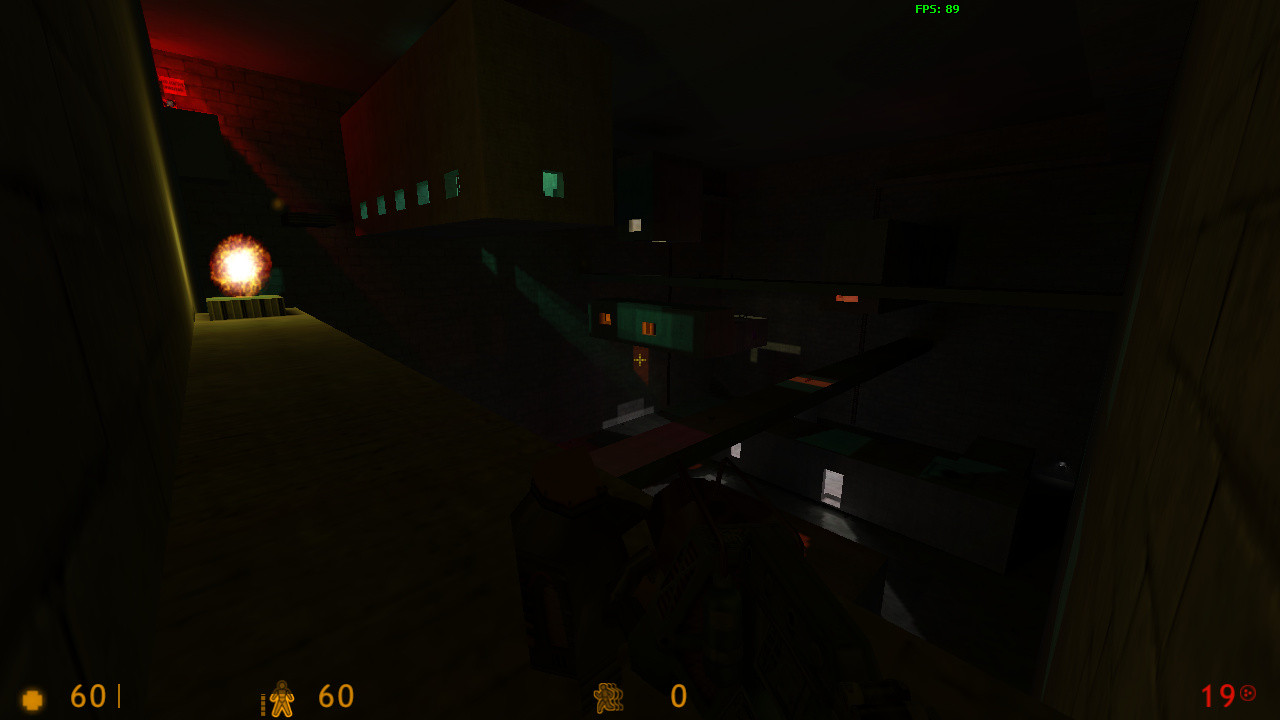This screenshot has width=1280, height=720.
Task: Click the red ammo count 19 indicator
Action: click(x=1217, y=697)
